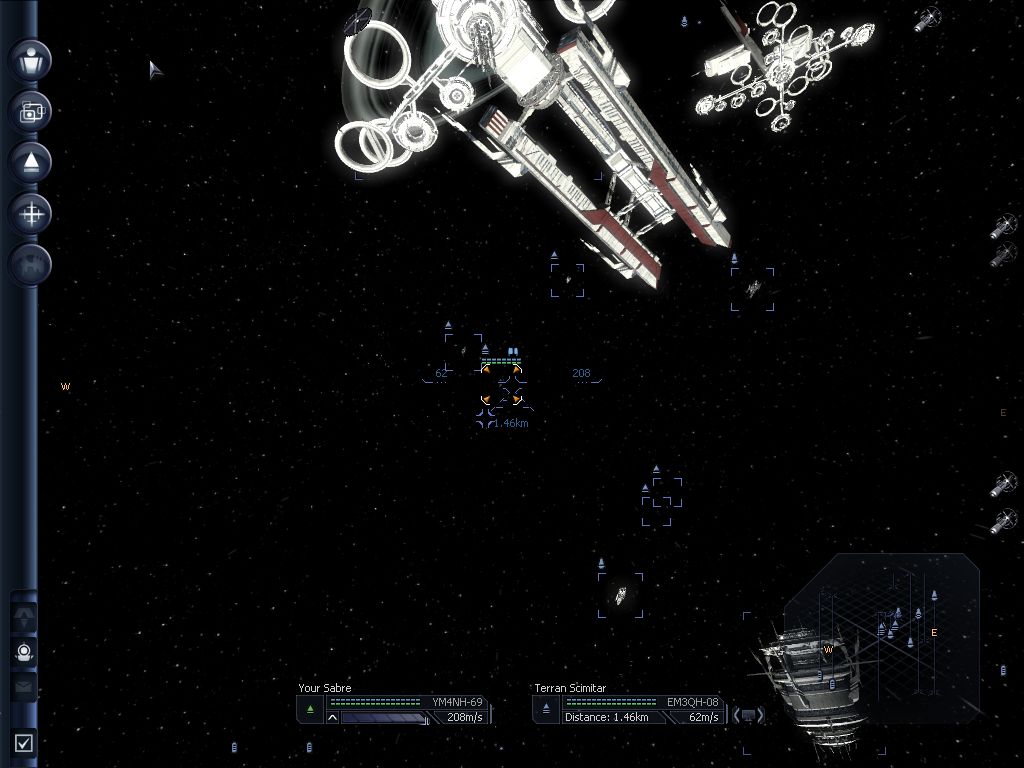Image resolution: width=1024 pixels, height=768 pixels.
Task: Toggle the checkmark box in sidebar
Action: coord(24,742)
